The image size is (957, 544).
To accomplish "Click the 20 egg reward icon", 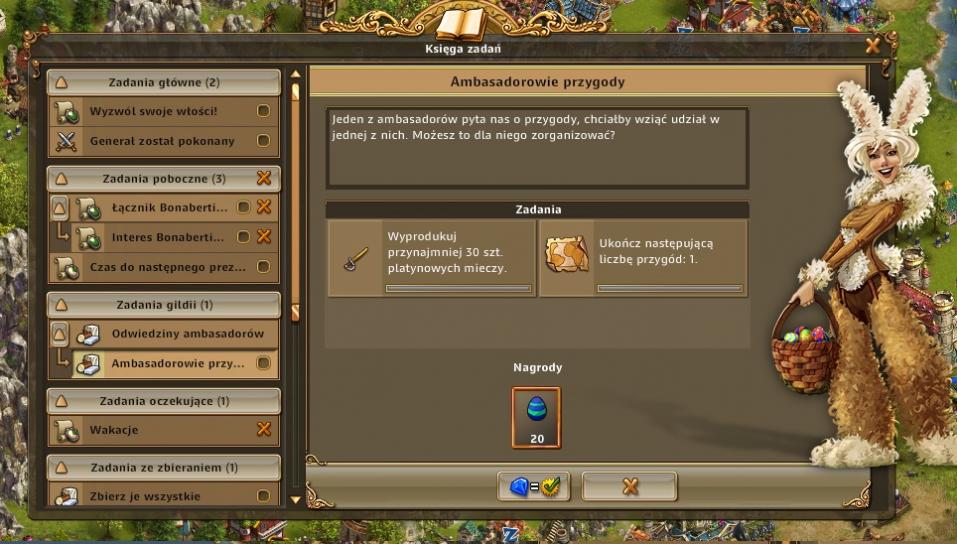I will [536, 416].
